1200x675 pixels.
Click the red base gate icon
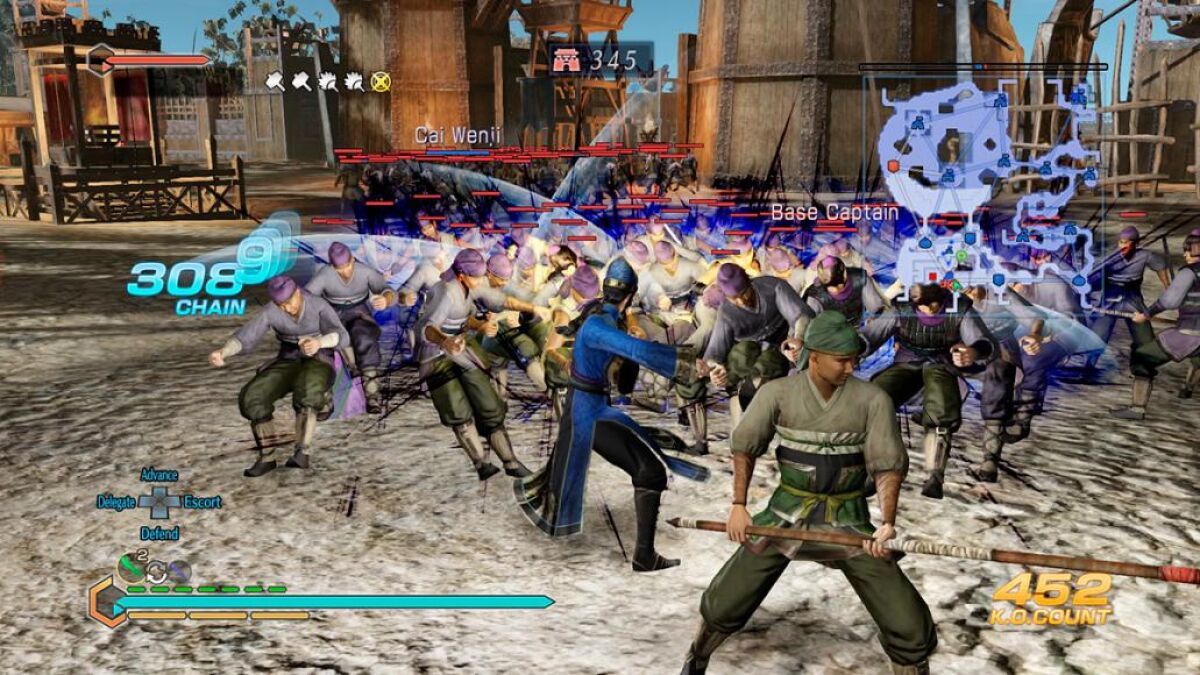(x=567, y=60)
